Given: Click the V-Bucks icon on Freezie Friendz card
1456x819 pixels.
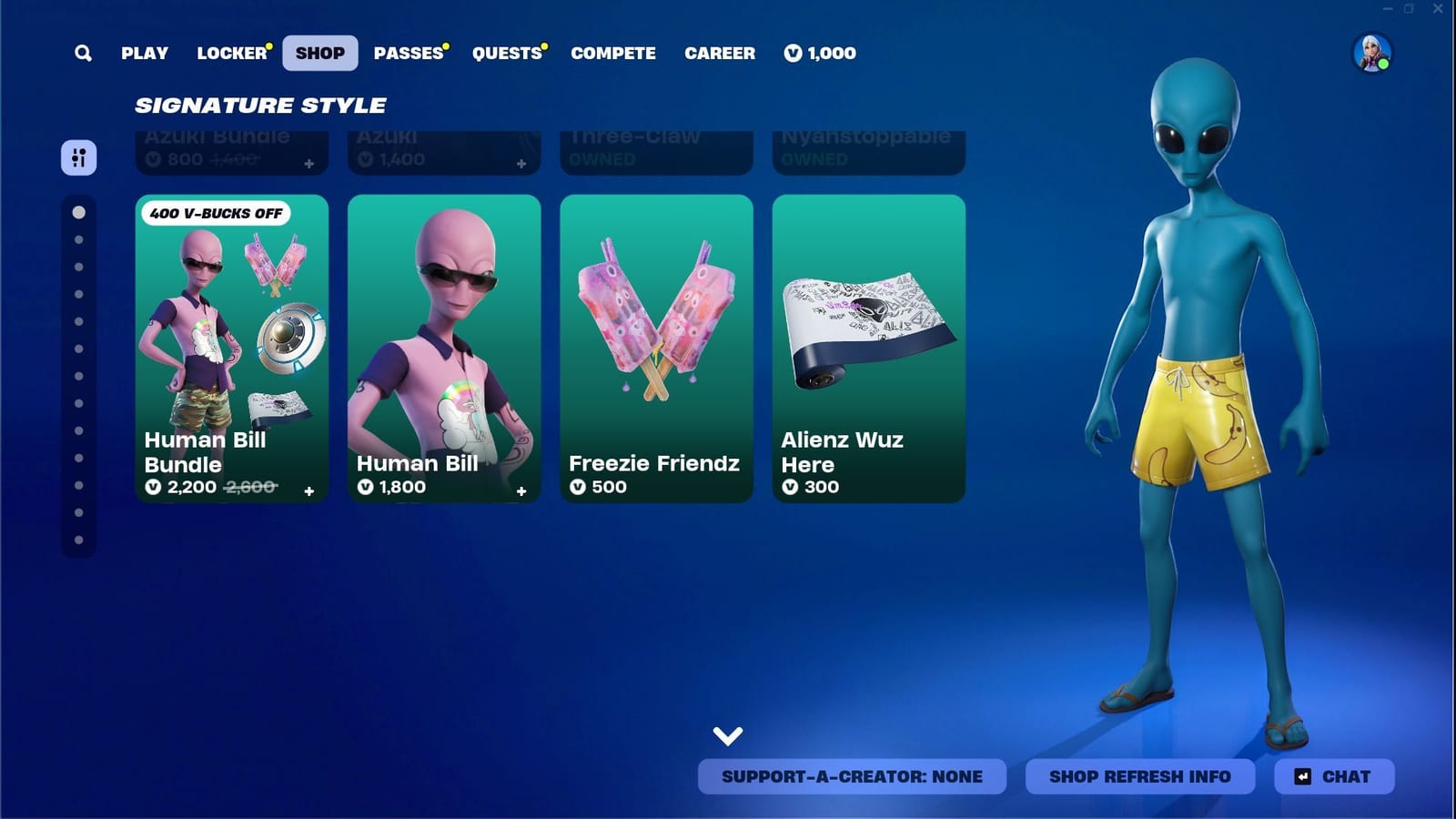Looking at the screenshot, I should pos(577,487).
